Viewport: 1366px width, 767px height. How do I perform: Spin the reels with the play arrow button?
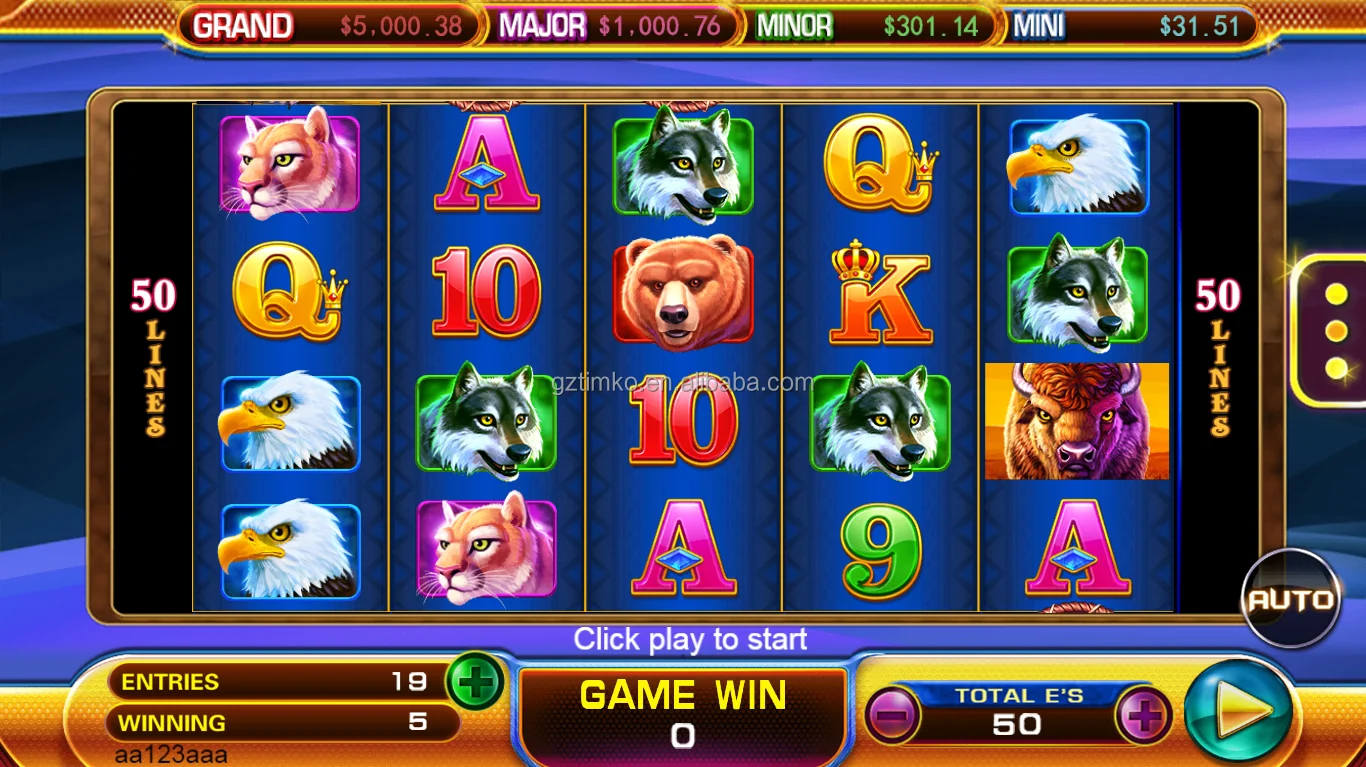[1237, 712]
